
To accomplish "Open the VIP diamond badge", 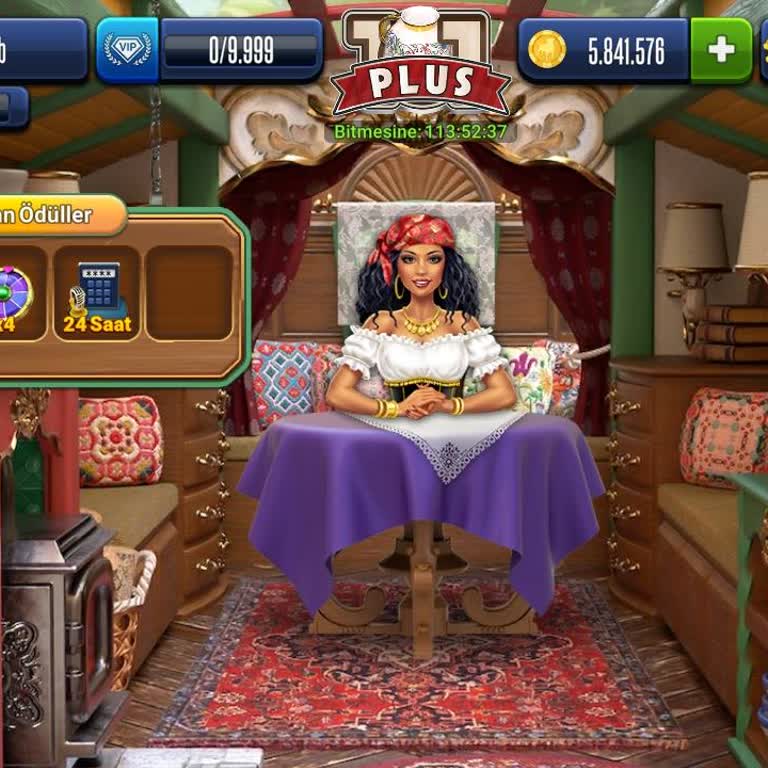I will [x=128, y=50].
